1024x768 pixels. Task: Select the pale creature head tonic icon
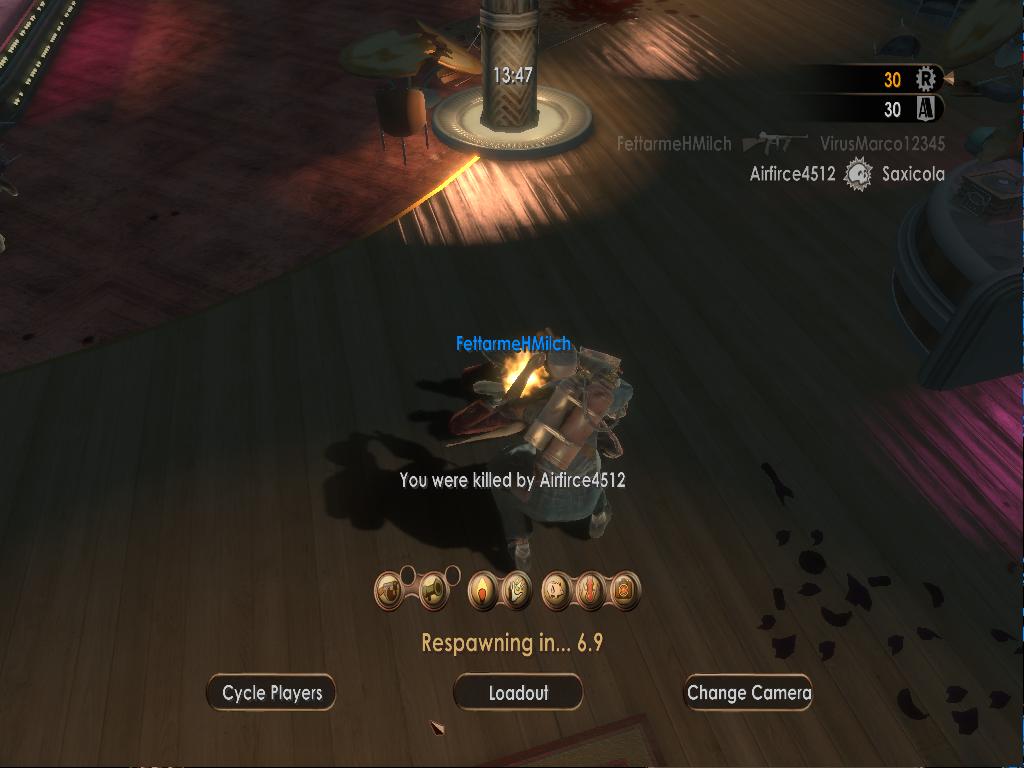click(x=556, y=592)
